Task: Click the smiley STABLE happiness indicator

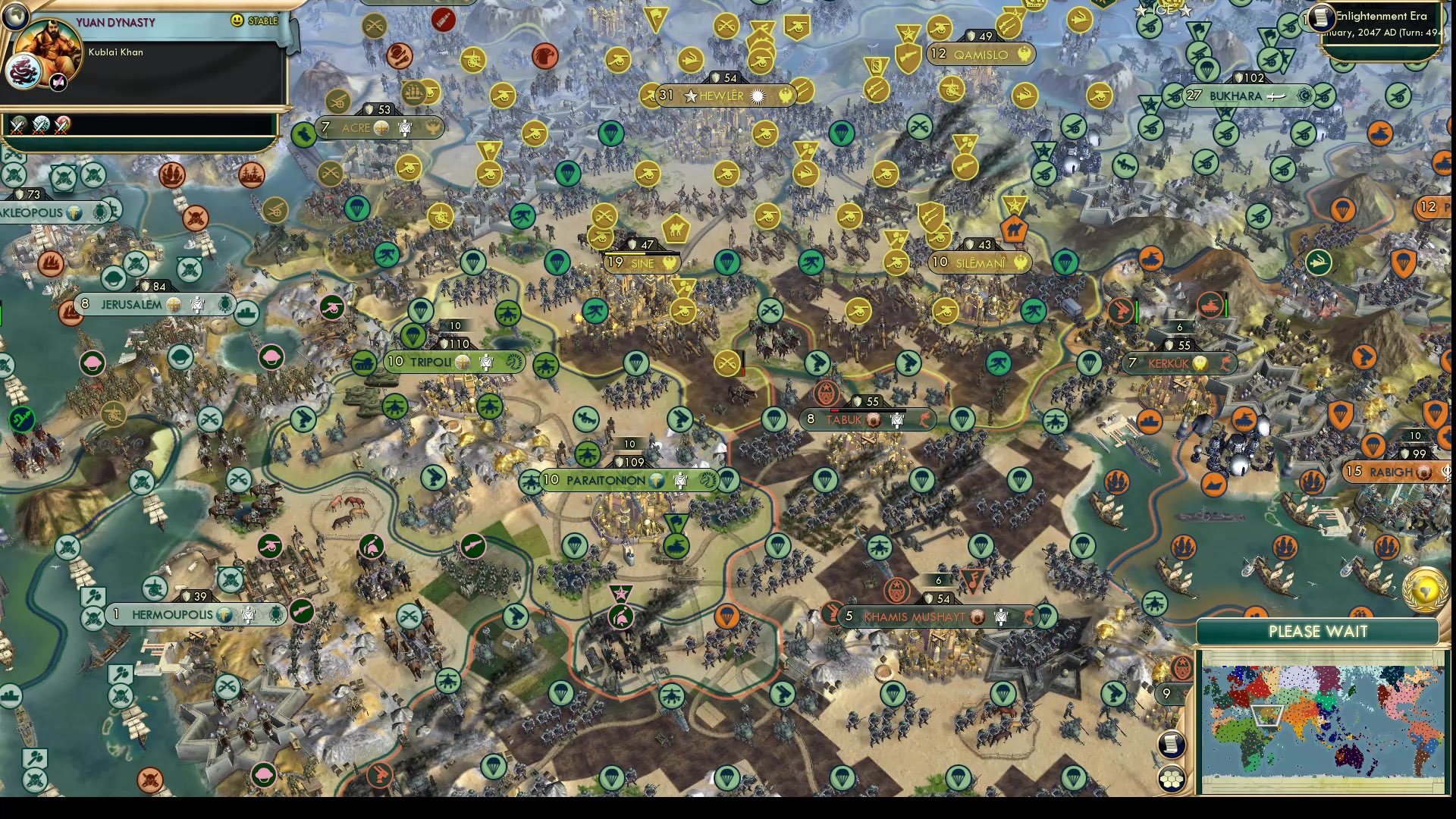Action: click(x=239, y=20)
